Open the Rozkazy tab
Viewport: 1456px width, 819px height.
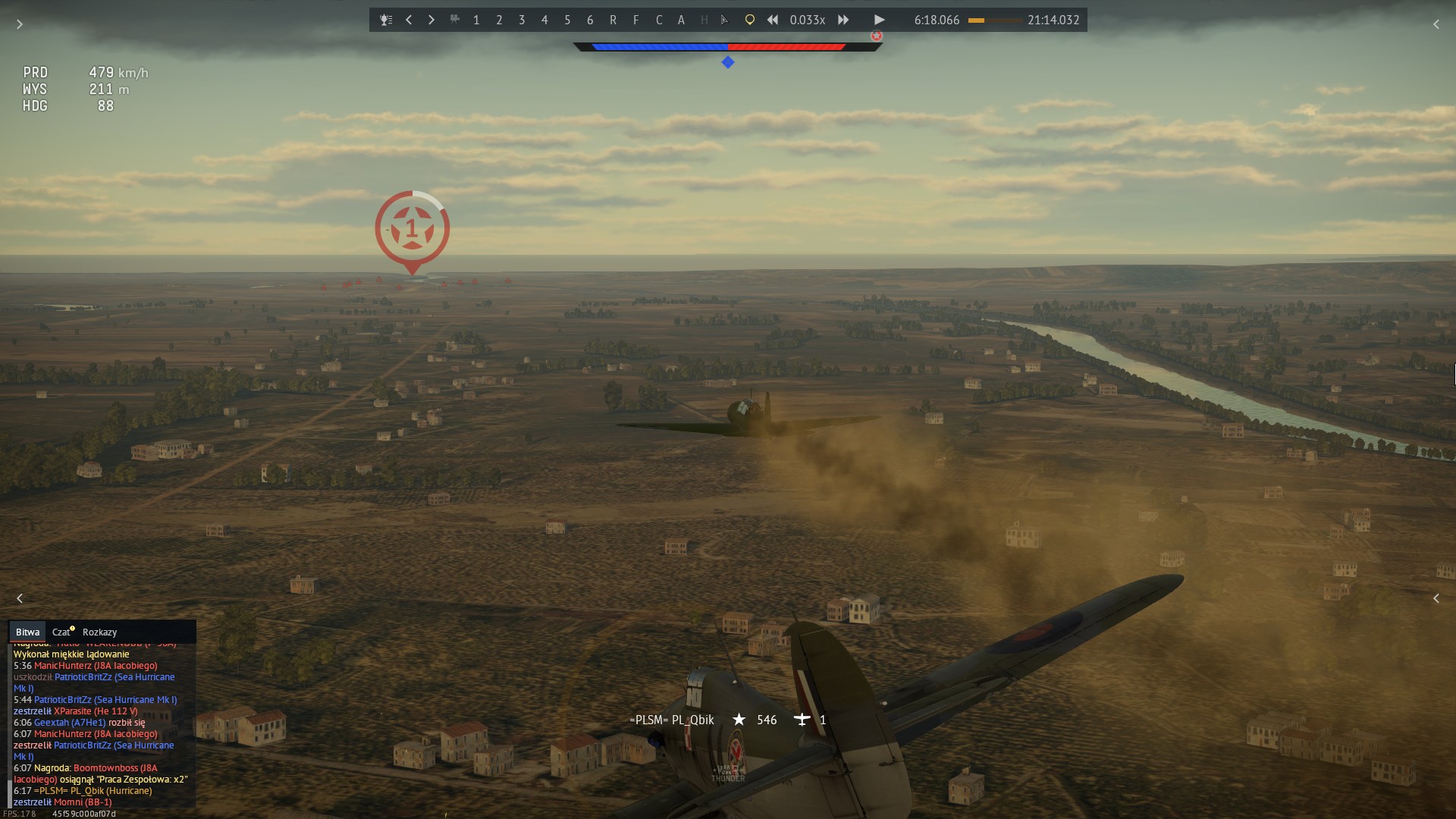(x=99, y=632)
